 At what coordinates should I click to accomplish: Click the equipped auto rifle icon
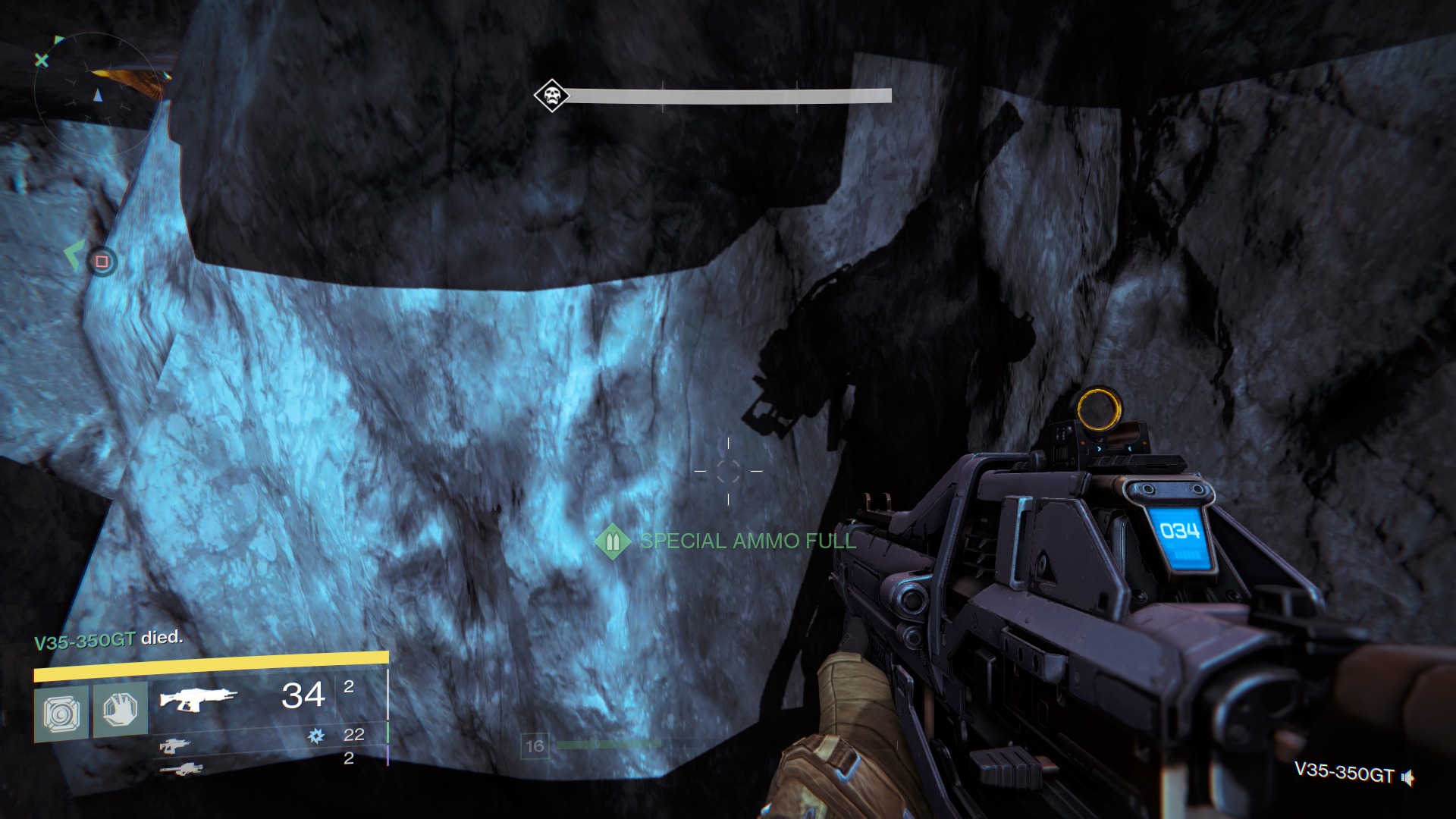tap(199, 698)
